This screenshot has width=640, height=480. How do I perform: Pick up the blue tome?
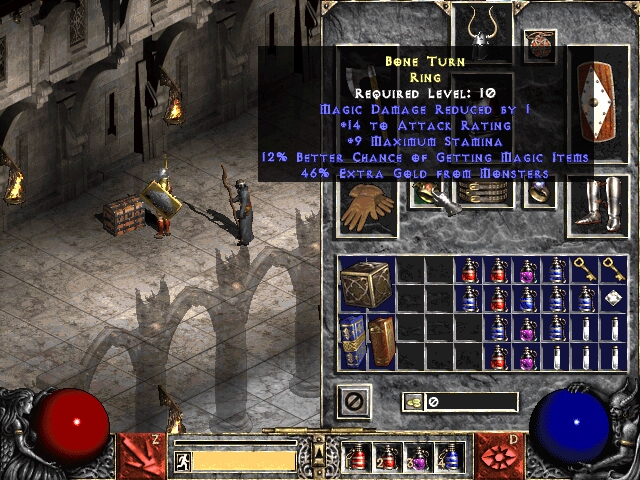pyautogui.click(x=353, y=341)
